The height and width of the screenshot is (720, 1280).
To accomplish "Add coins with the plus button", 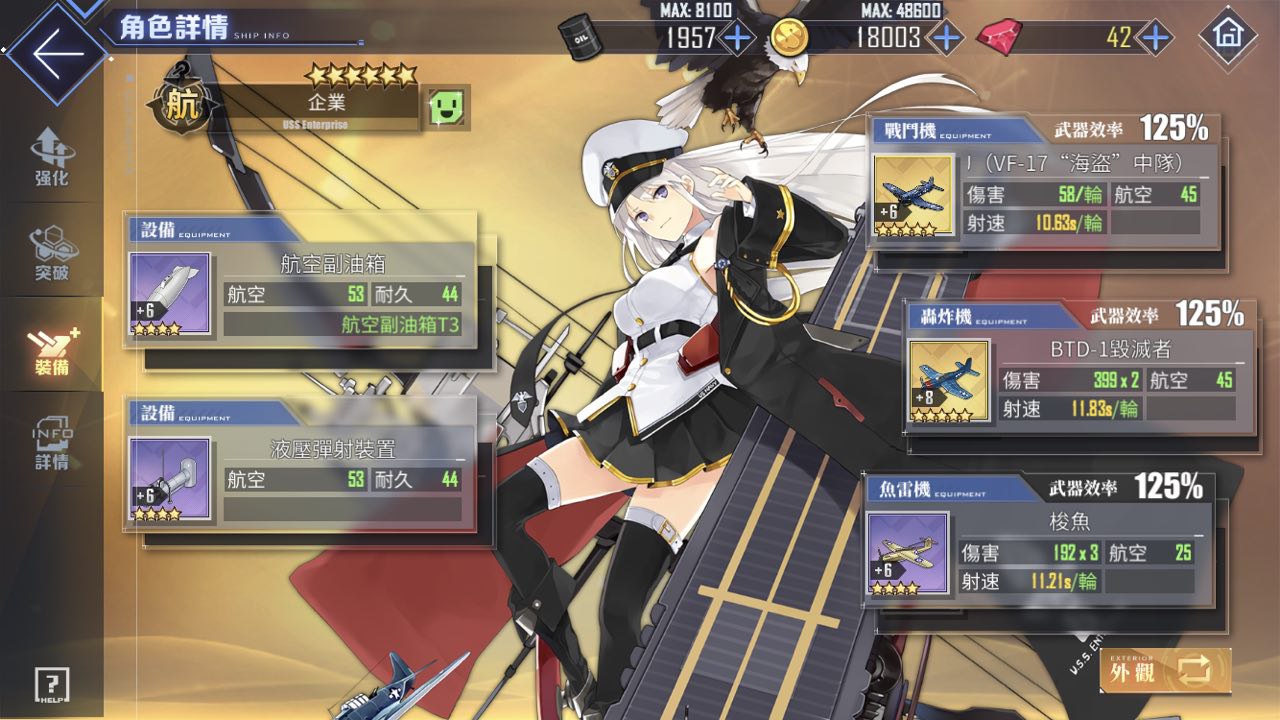I will pos(945,38).
